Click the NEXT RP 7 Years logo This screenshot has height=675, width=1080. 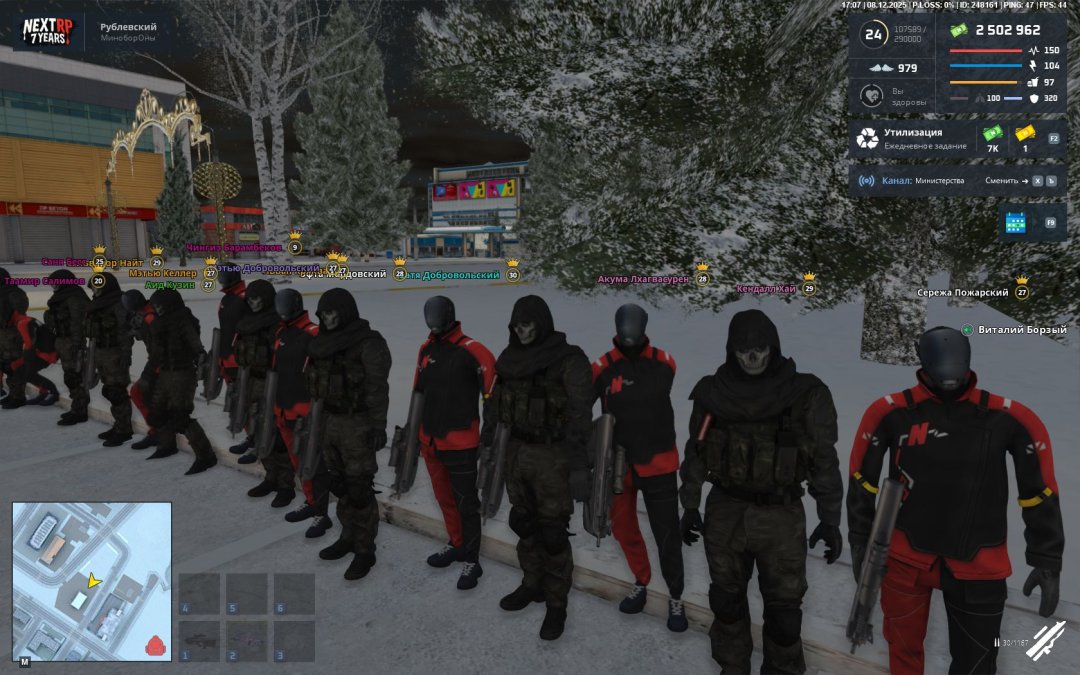[47, 31]
